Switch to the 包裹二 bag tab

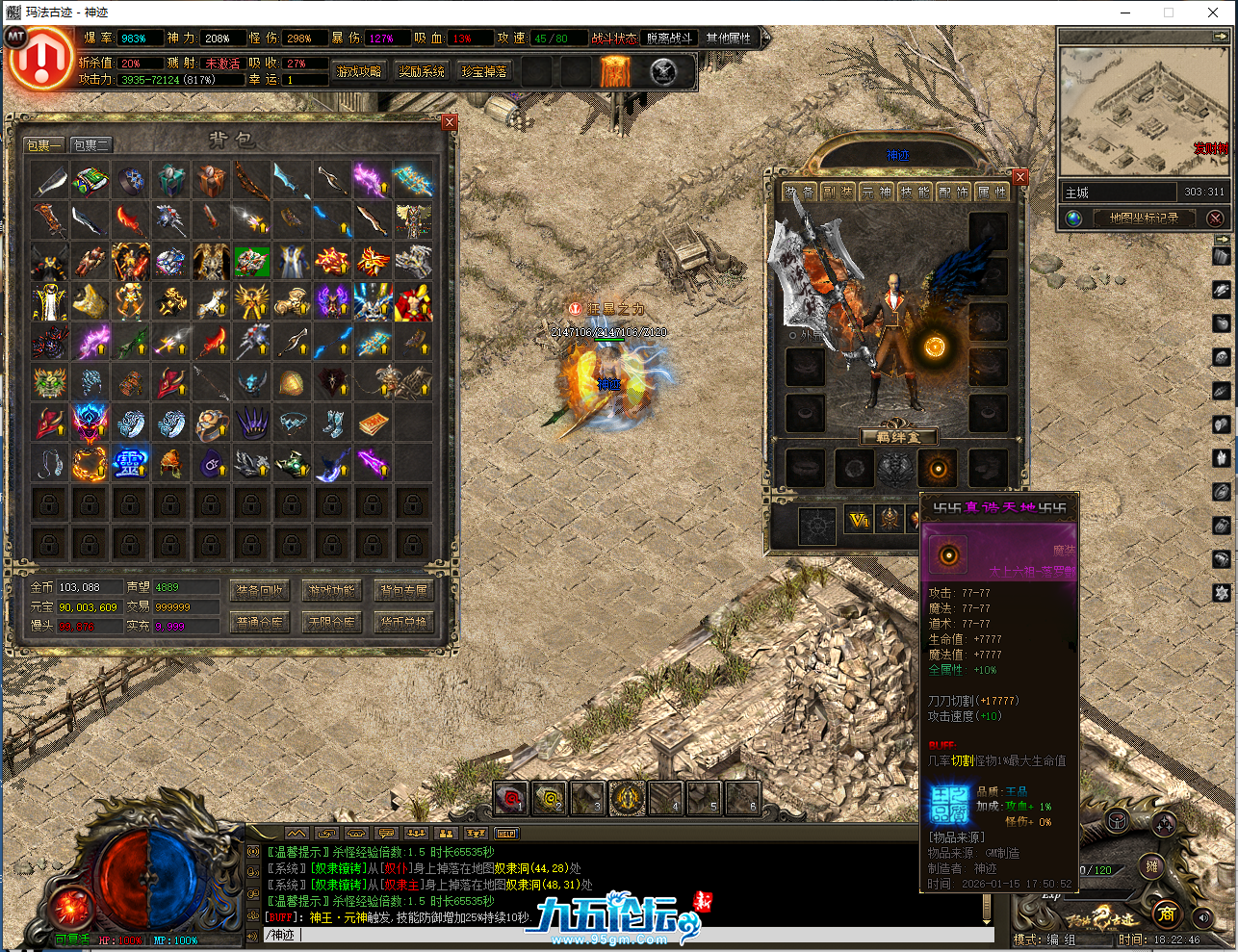coord(91,145)
